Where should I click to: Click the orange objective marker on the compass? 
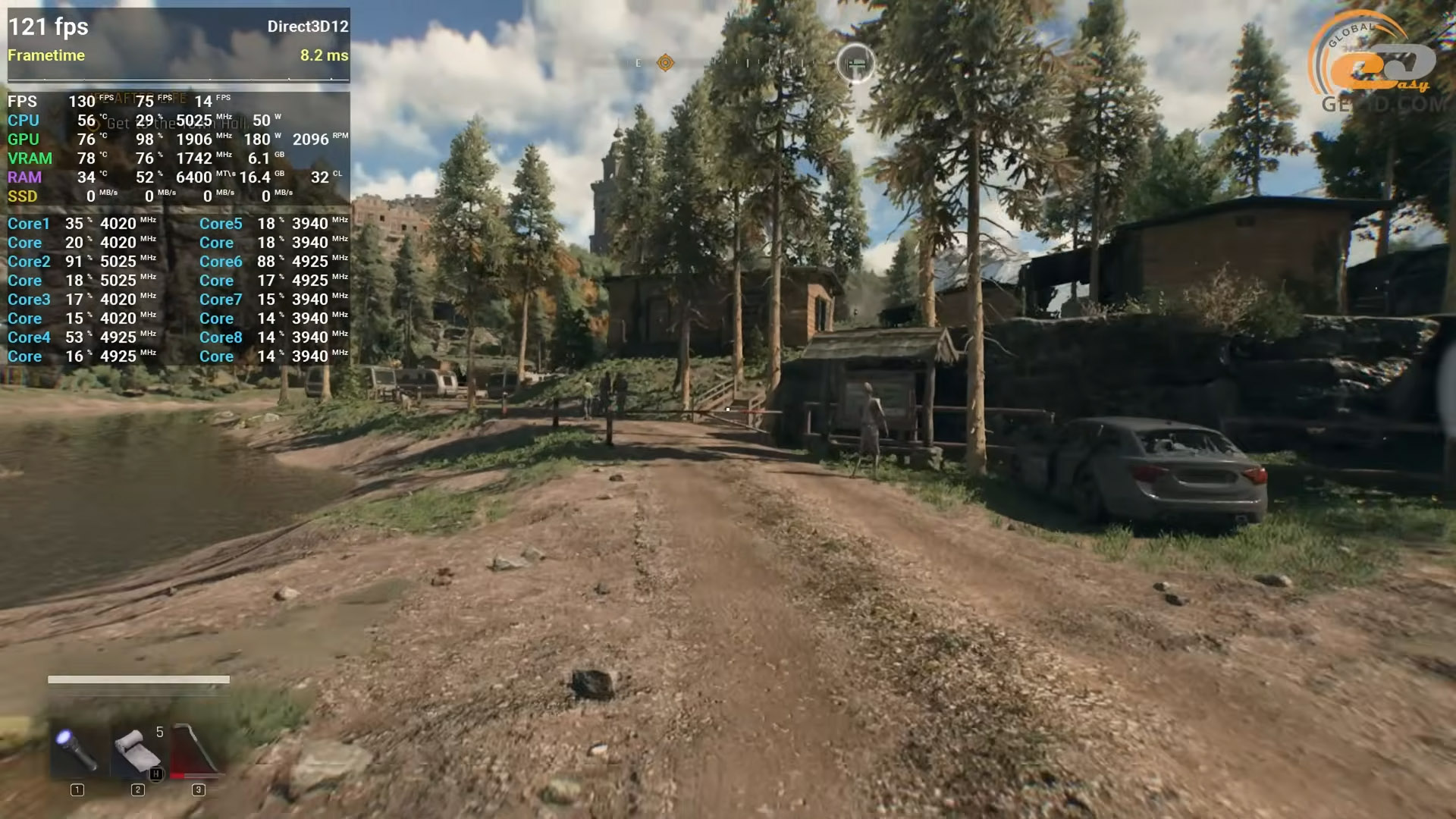click(665, 63)
